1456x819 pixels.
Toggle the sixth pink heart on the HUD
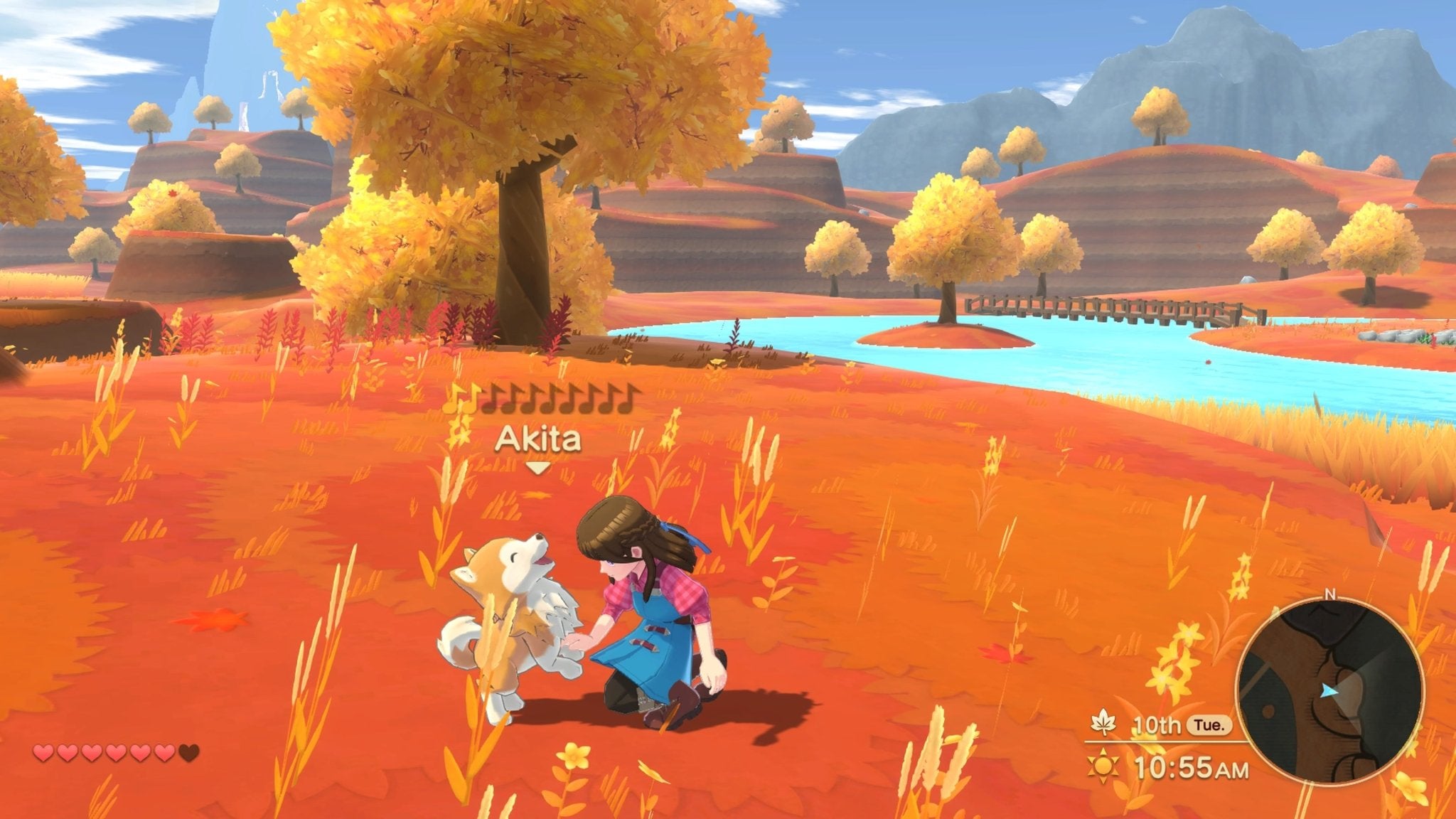click(x=165, y=752)
